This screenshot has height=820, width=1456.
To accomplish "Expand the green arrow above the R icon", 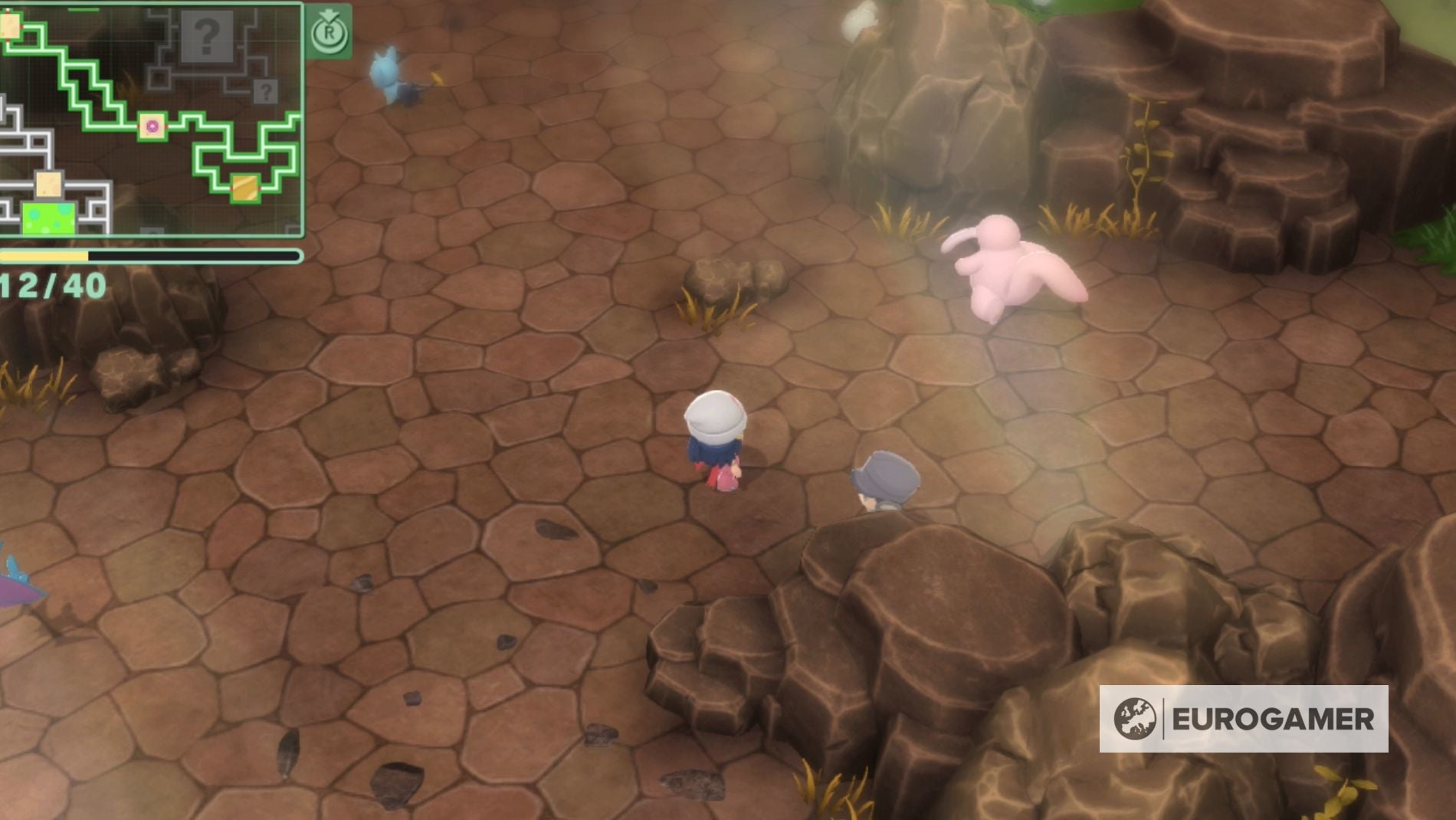I will [330, 15].
